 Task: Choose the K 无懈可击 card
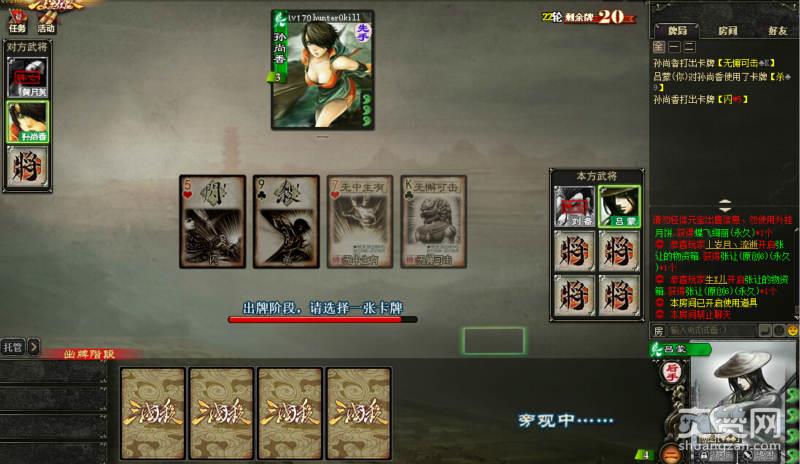(x=433, y=221)
